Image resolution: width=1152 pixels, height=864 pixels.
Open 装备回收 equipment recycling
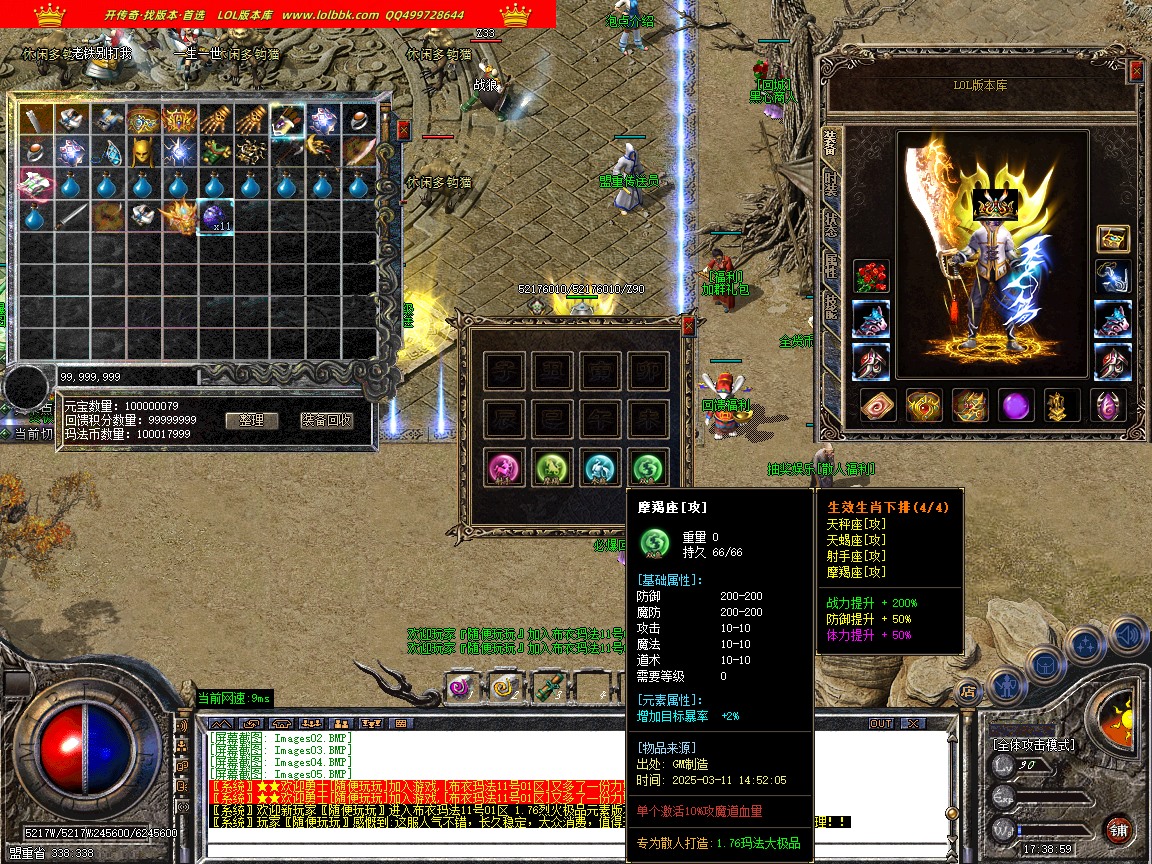[327, 420]
